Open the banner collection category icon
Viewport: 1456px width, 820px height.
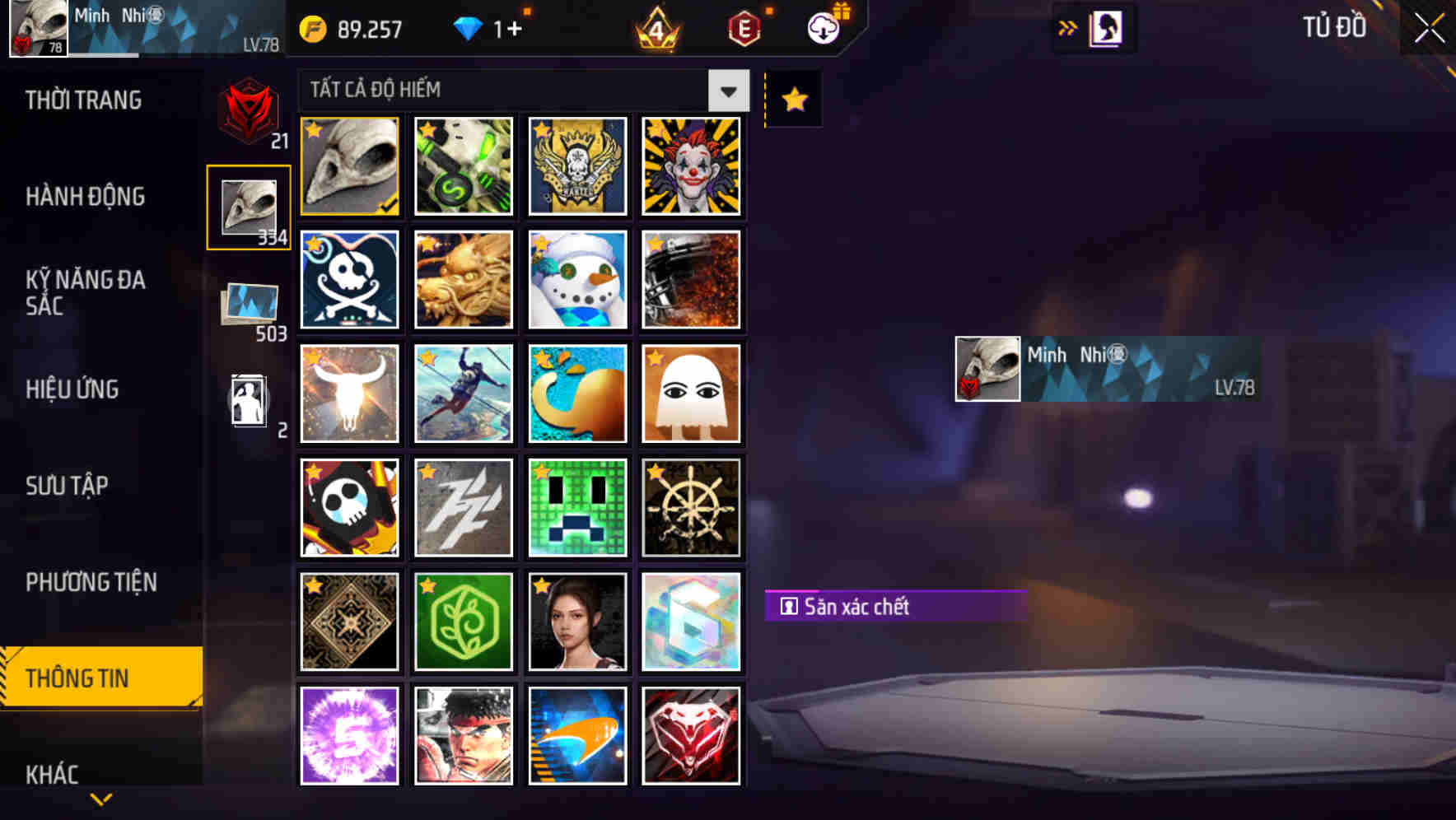click(x=249, y=306)
